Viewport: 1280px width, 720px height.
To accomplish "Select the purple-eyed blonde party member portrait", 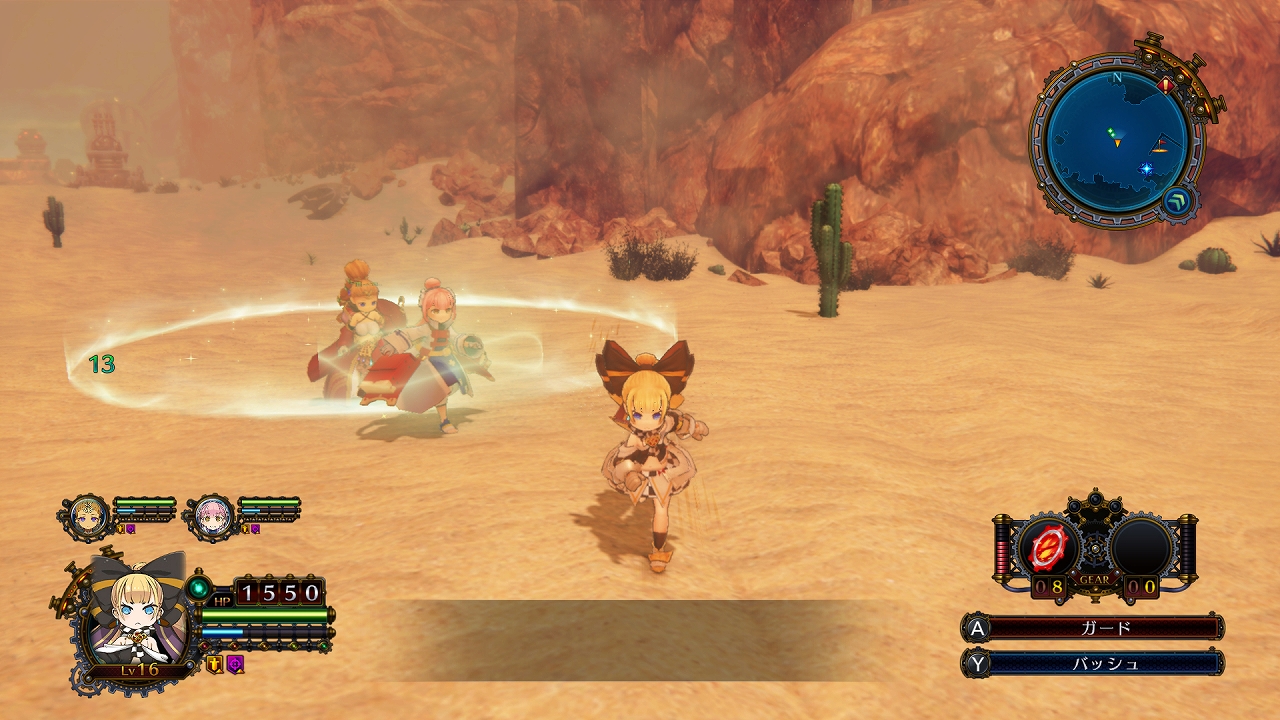I will click(x=89, y=515).
